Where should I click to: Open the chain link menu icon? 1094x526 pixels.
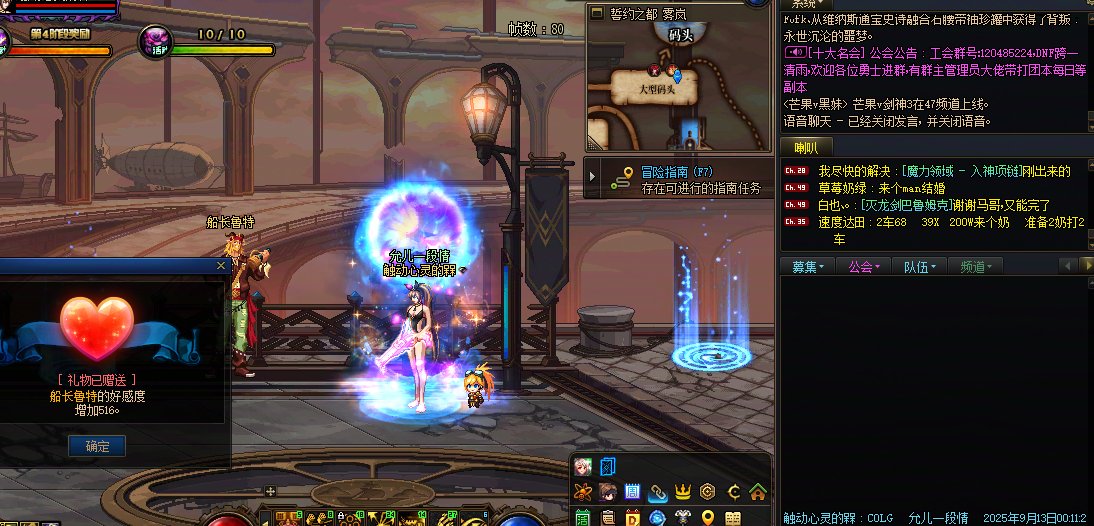[x=658, y=491]
